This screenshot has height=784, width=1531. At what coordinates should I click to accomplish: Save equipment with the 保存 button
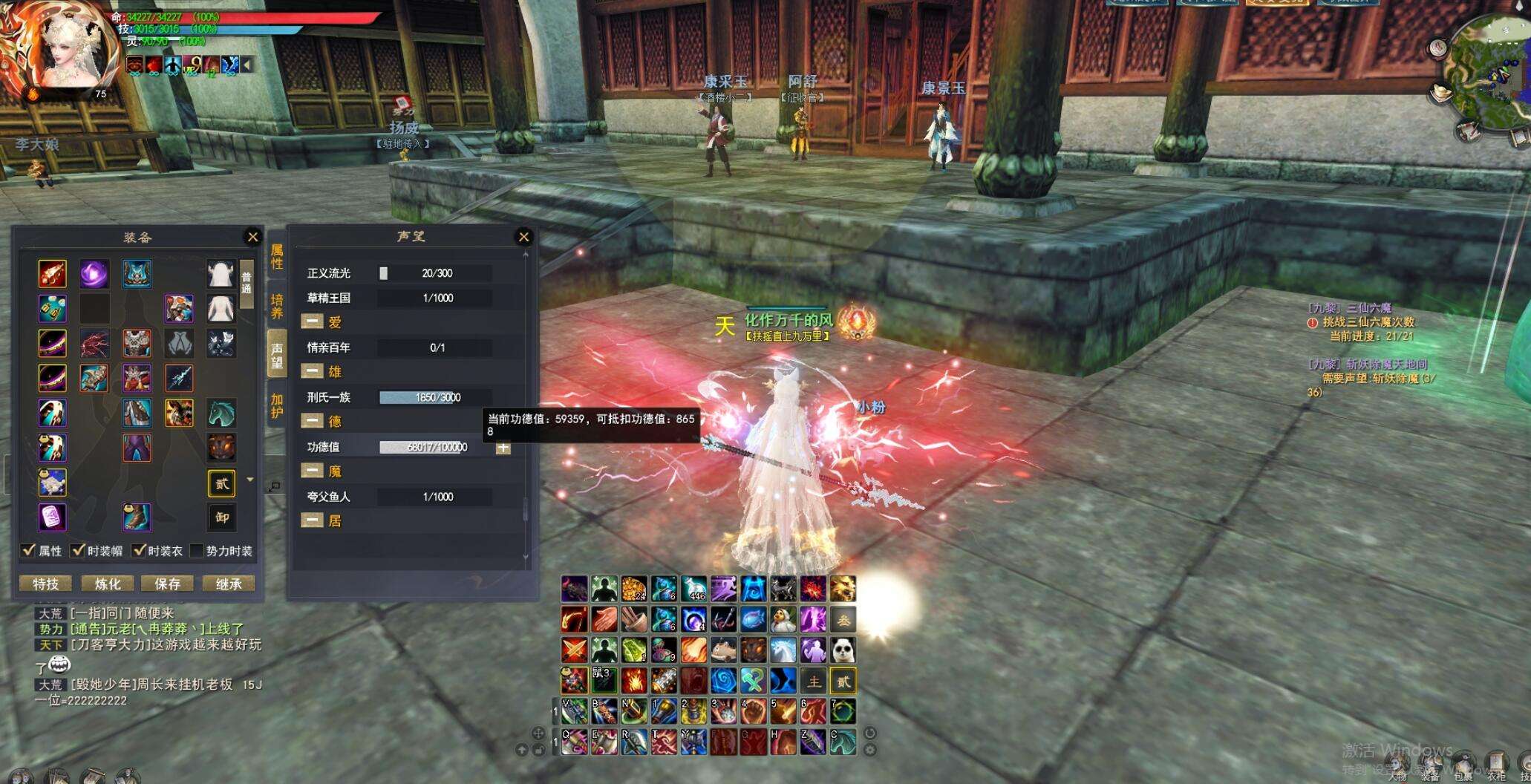pos(168,584)
